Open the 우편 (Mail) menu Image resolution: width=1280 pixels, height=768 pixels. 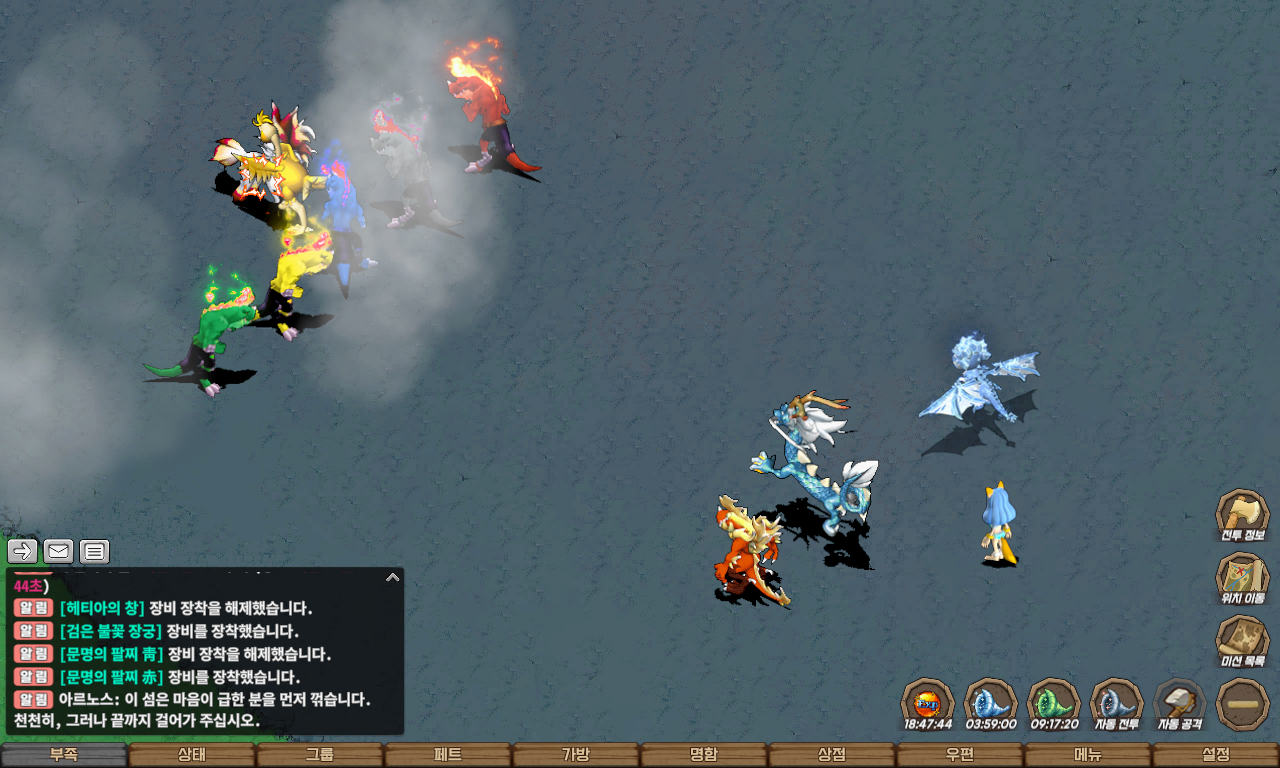(960, 755)
